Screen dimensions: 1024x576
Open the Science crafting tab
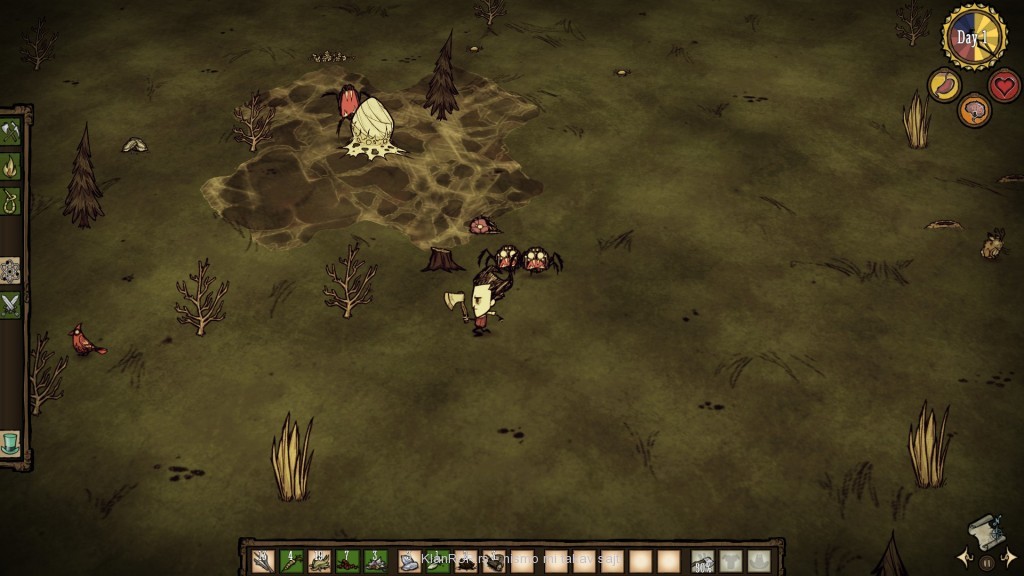(11, 271)
